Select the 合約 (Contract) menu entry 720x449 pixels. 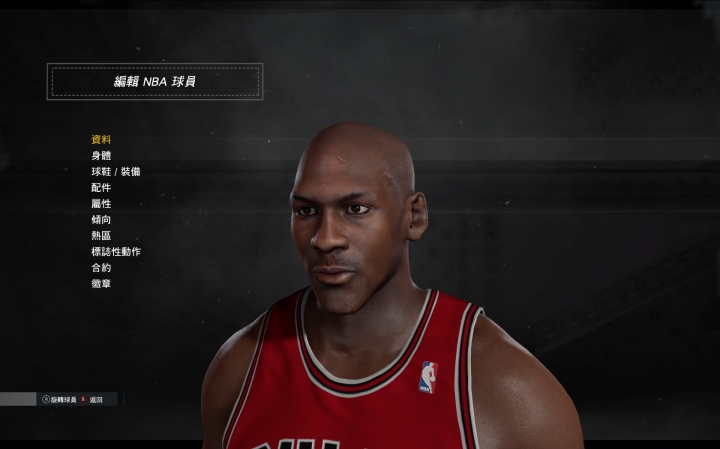click(x=101, y=268)
